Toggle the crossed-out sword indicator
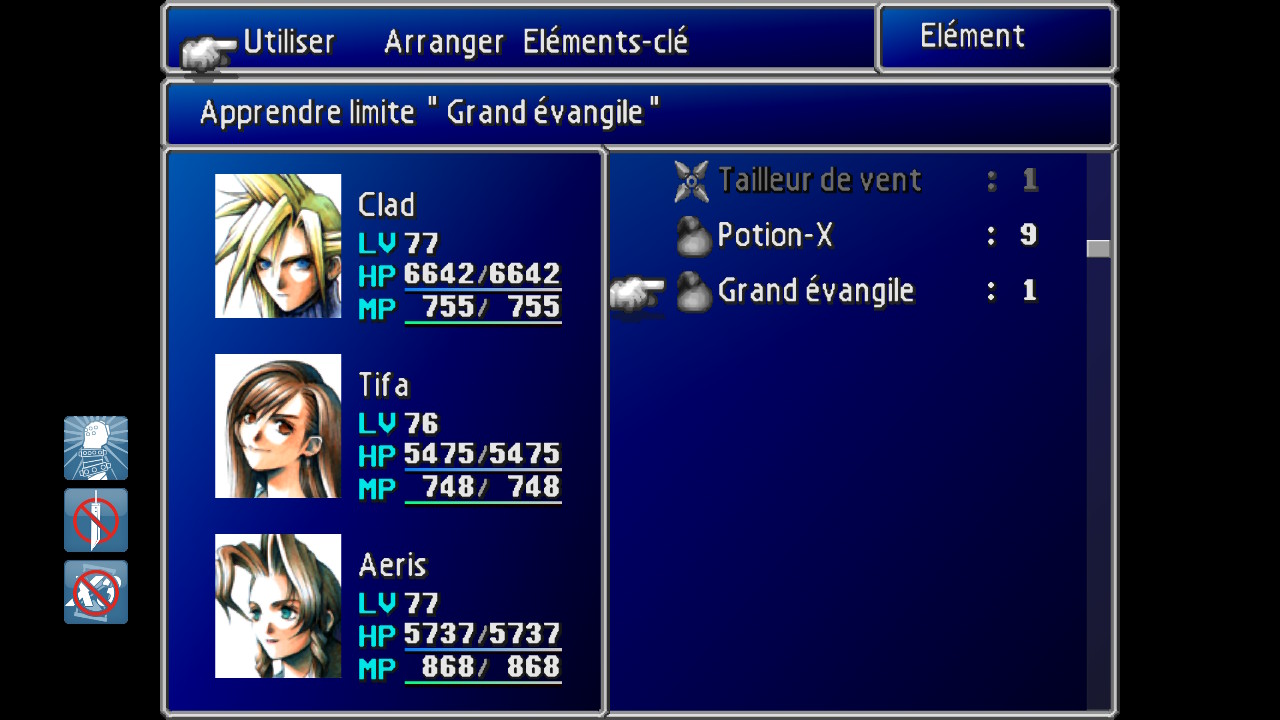The height and width of the screenshot is (720, 1280). click(x=95, y=520)
